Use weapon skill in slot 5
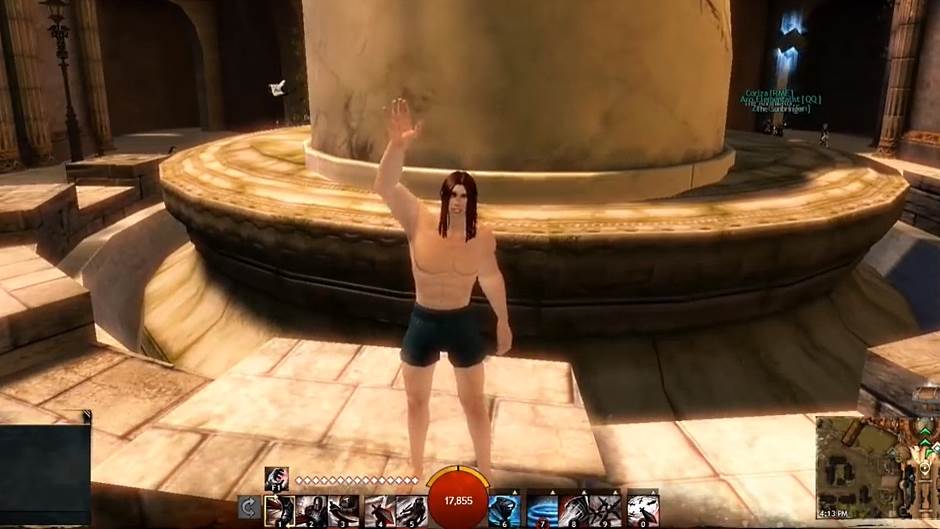The width and height of the screenshot is (940, 529). pyautogui.click(x=411, y=510)
